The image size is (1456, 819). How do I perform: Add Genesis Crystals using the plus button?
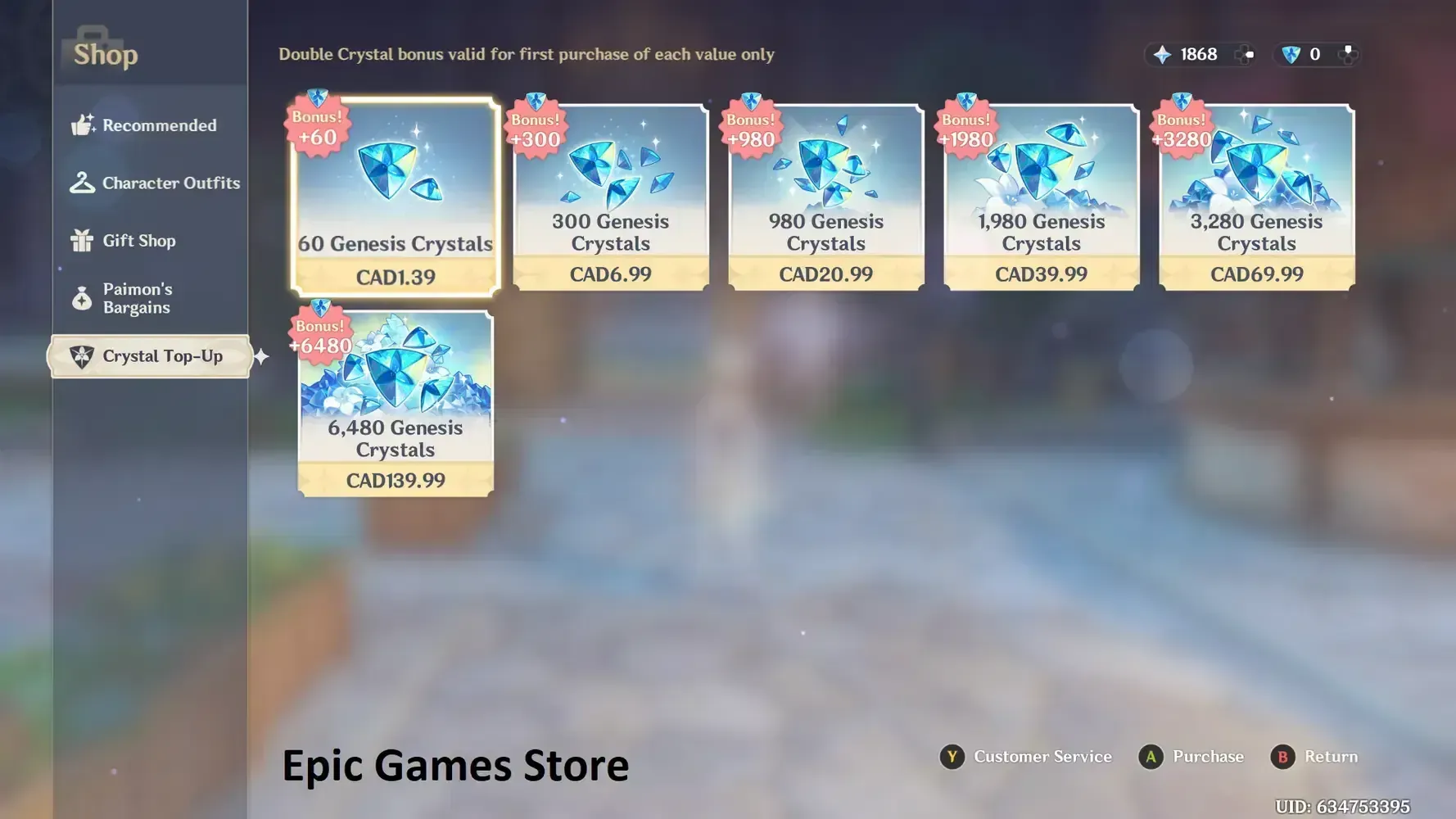tap(1347, 54)
